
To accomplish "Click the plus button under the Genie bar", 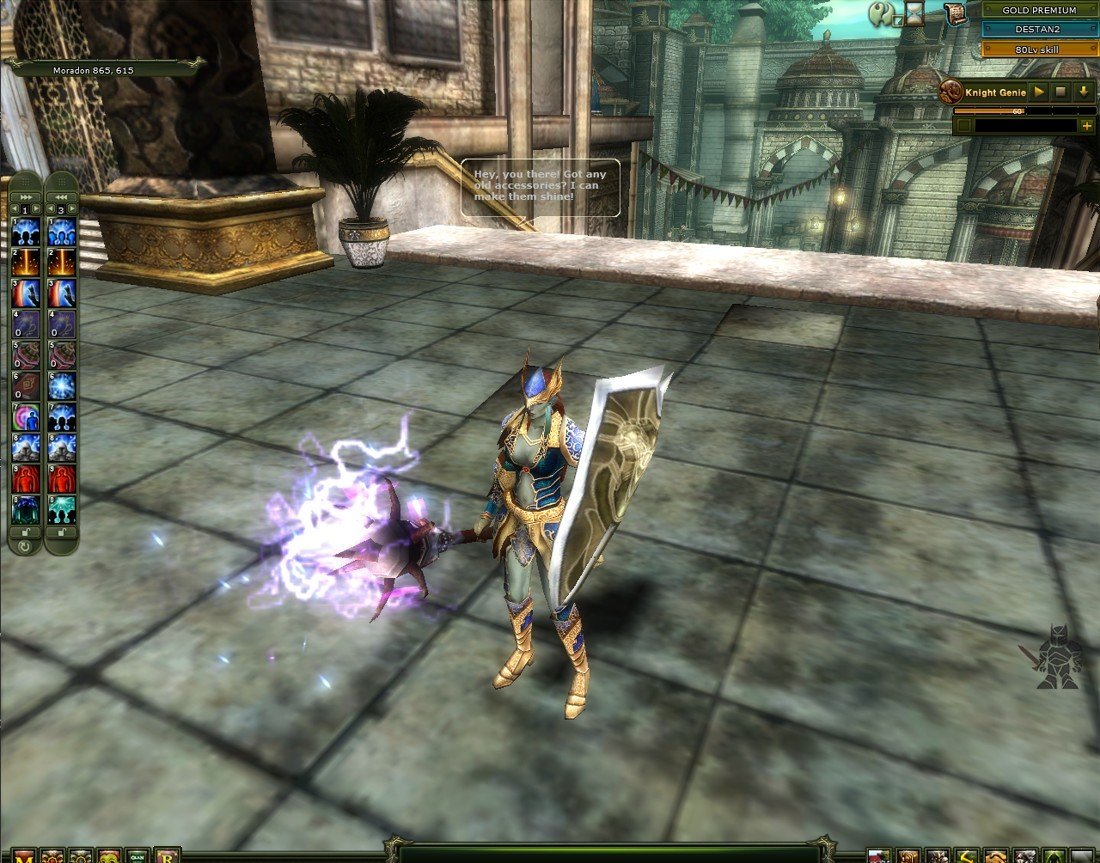I will click(x=1086, y=126).
